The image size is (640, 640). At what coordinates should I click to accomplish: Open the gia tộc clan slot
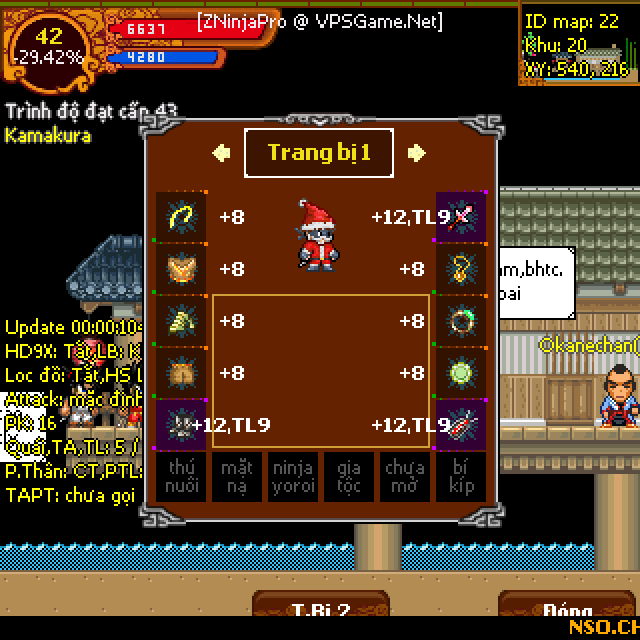[348, 476]
